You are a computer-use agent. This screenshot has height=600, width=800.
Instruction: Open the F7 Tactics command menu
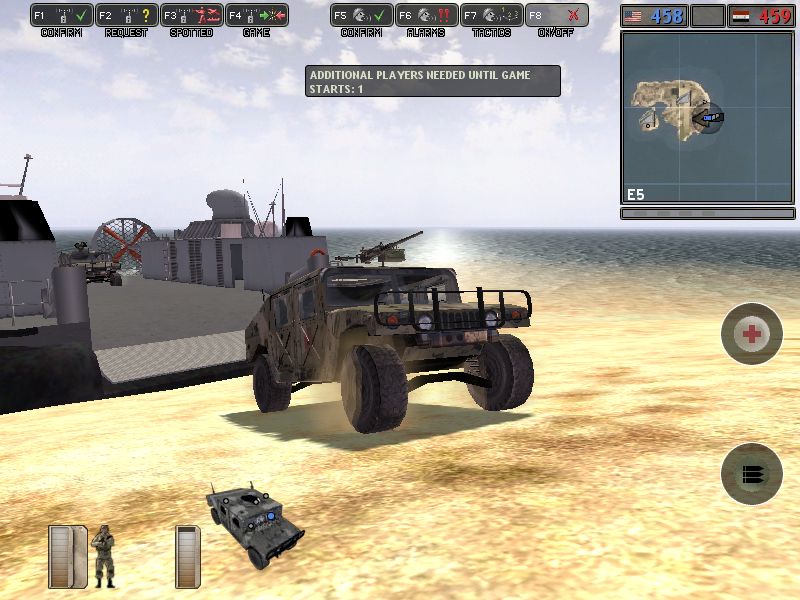pos(491,16)
